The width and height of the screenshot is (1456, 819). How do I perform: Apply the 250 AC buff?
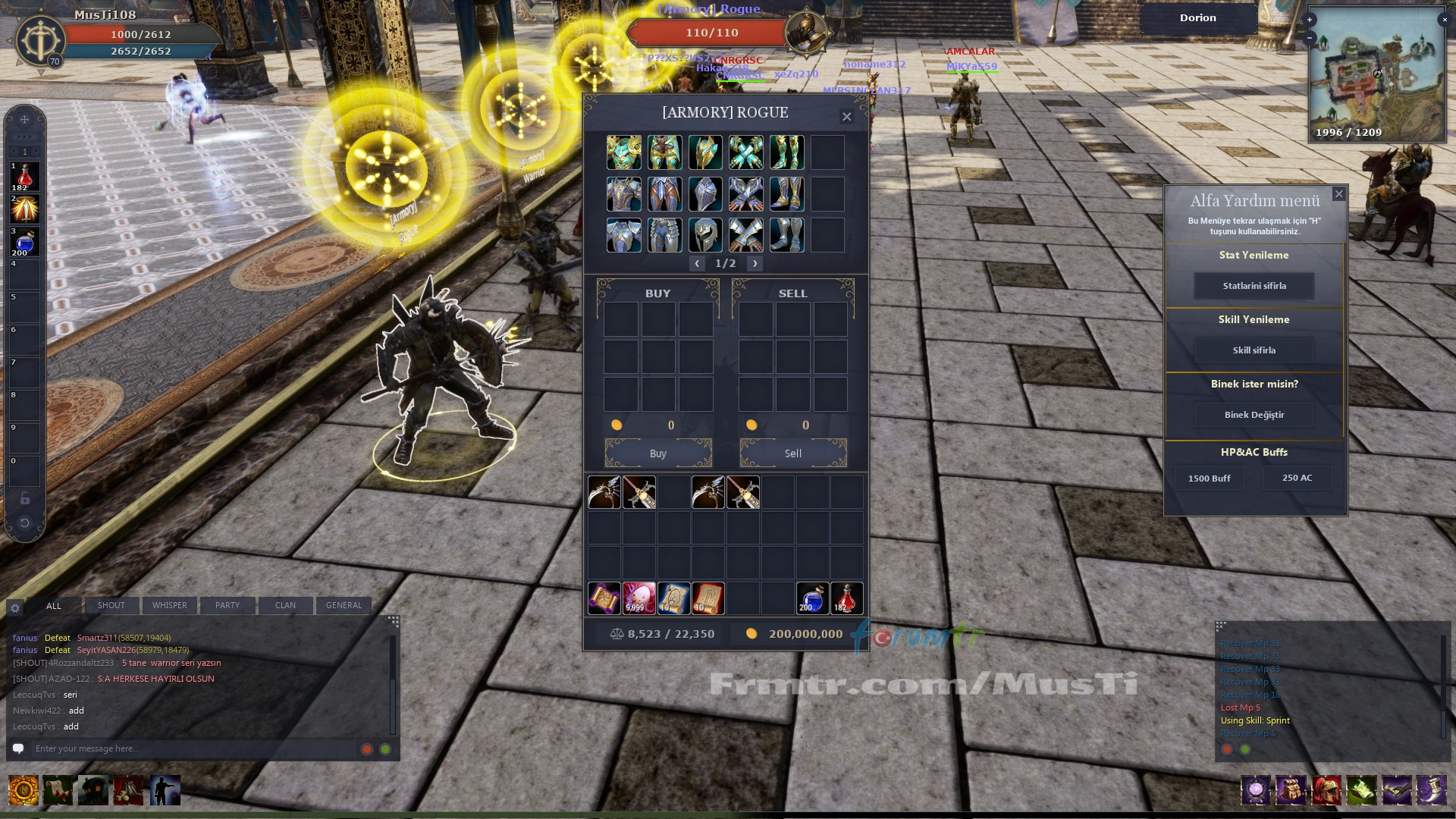pos(1297,478)
